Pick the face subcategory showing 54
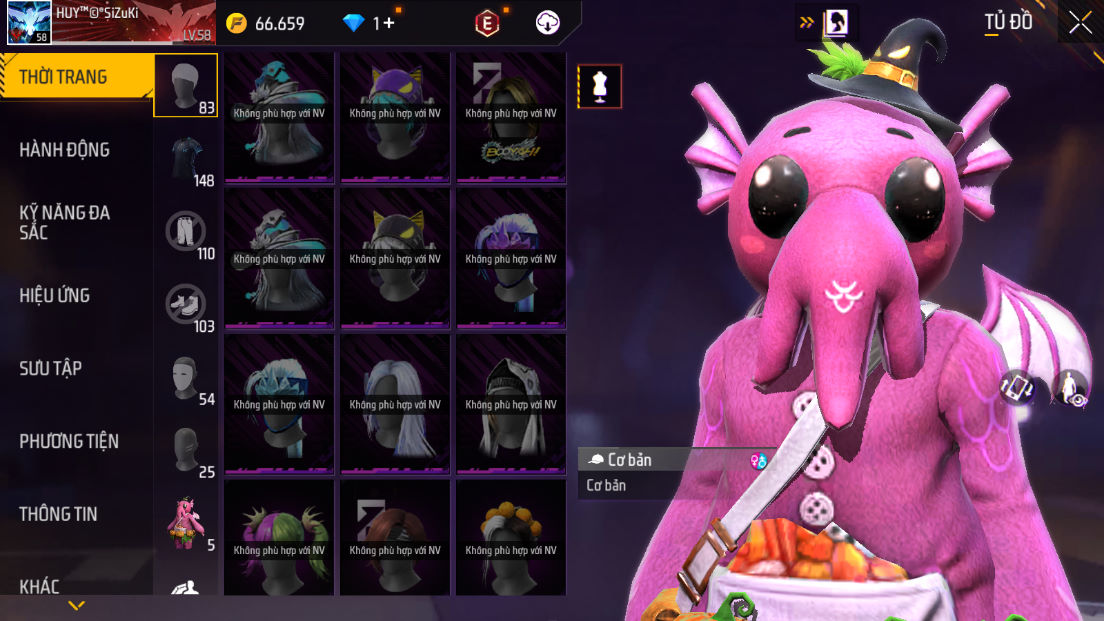 point(186,377)
